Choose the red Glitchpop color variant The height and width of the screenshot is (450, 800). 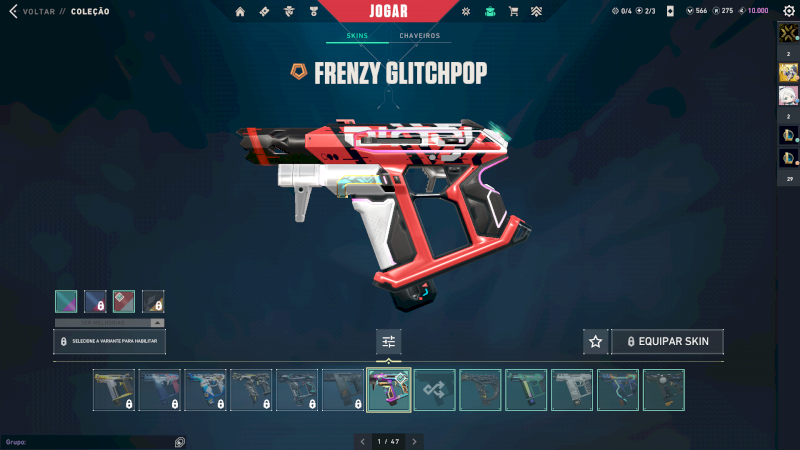point(124,301)
